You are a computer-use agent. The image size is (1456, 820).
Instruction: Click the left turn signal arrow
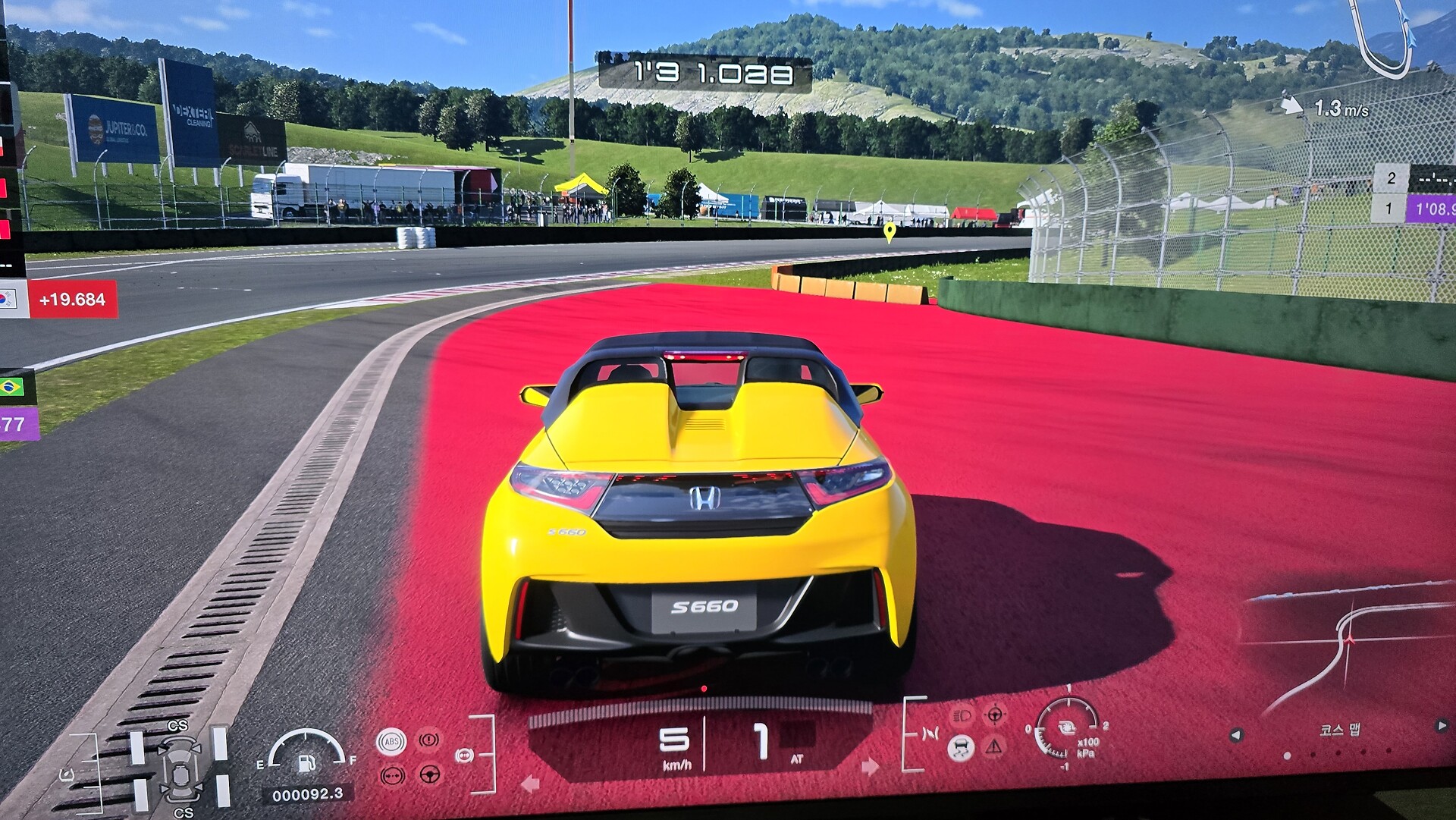click(x=530, y=784)
